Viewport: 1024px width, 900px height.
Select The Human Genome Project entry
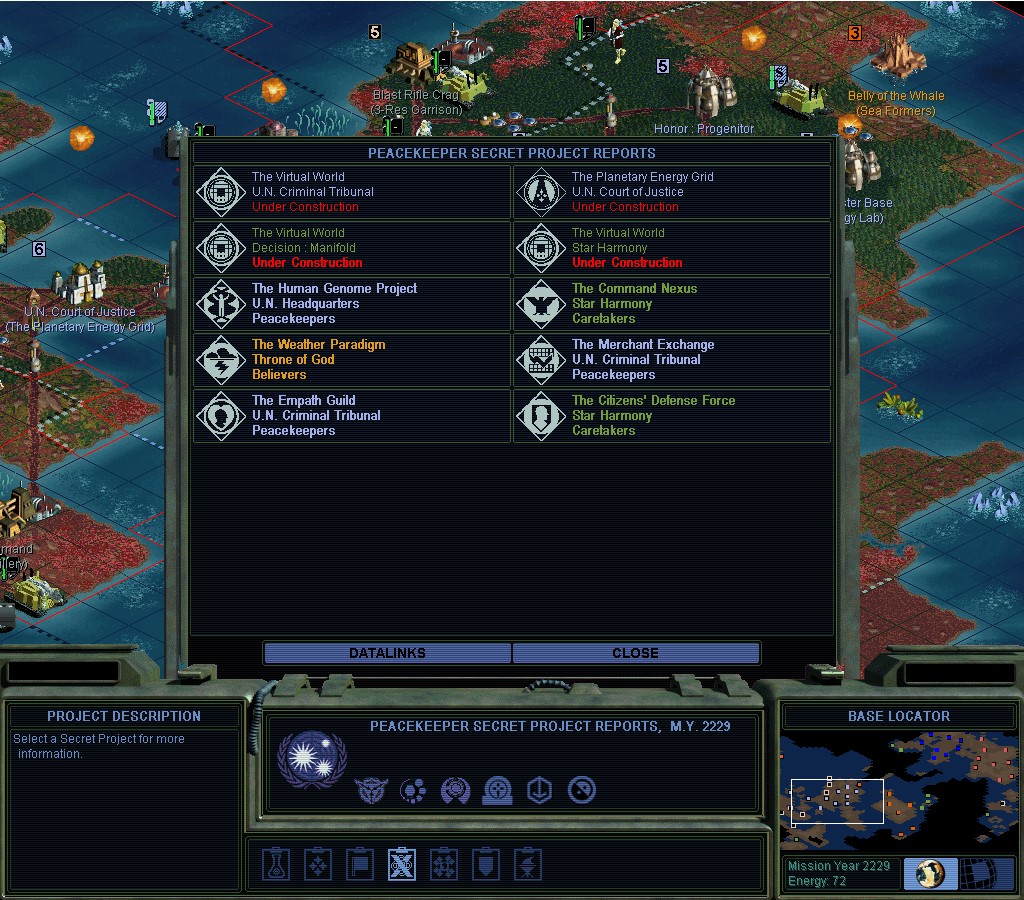point(351,304)
